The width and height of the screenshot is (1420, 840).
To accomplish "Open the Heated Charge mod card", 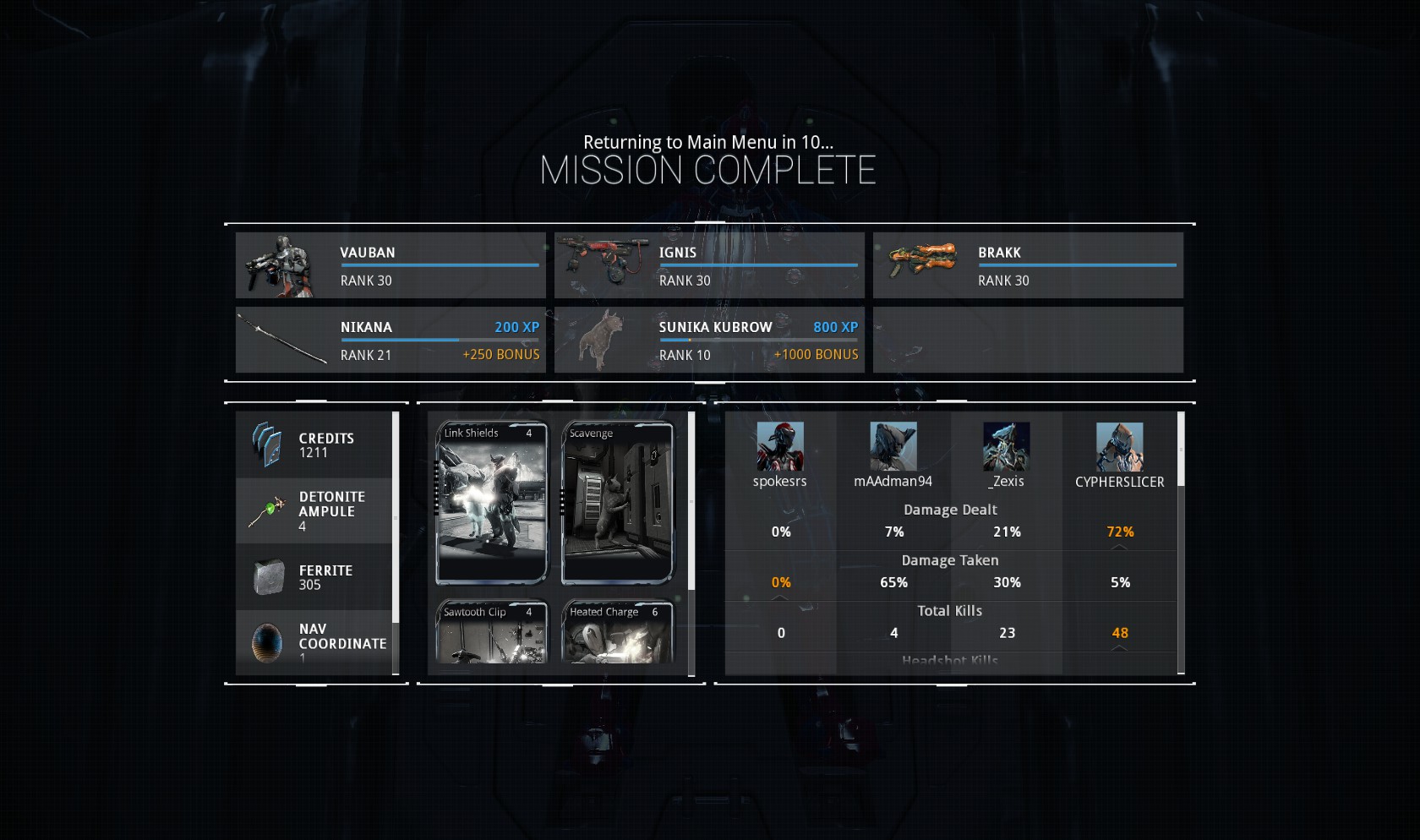I will [617, 632].
